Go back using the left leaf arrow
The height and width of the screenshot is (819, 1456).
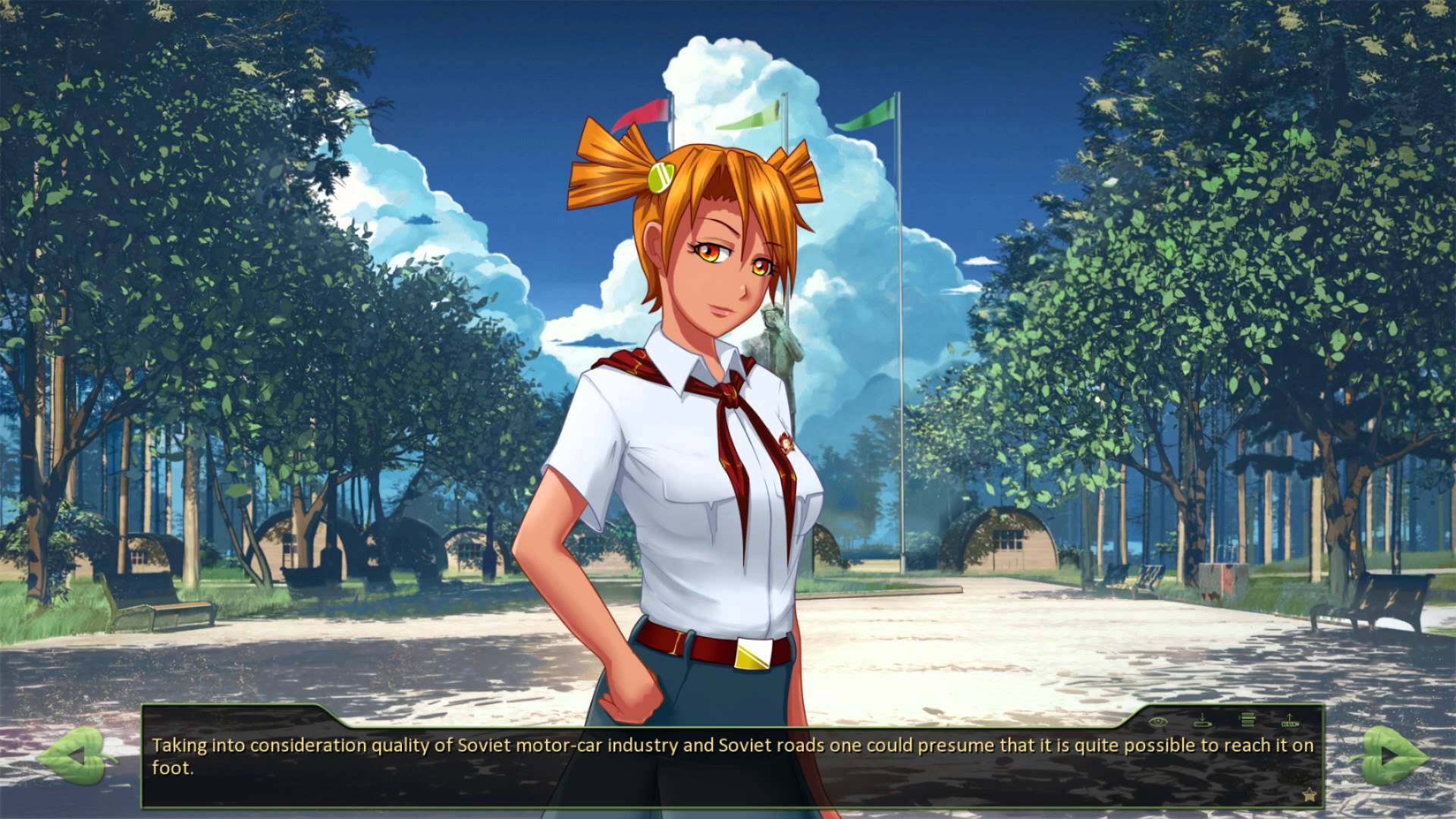(76, 755)
